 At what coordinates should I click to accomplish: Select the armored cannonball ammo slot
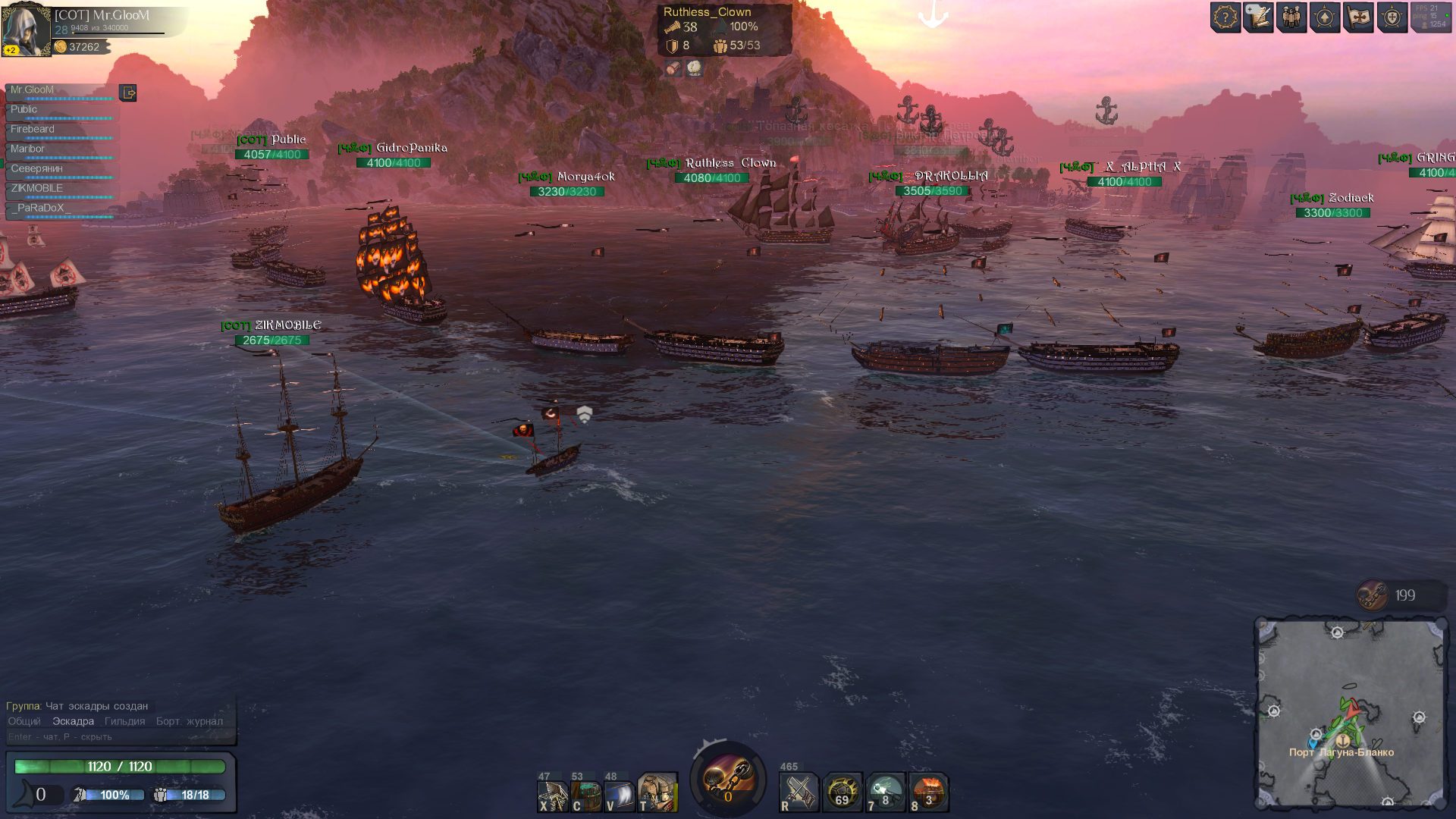click(x=842, y=793)
